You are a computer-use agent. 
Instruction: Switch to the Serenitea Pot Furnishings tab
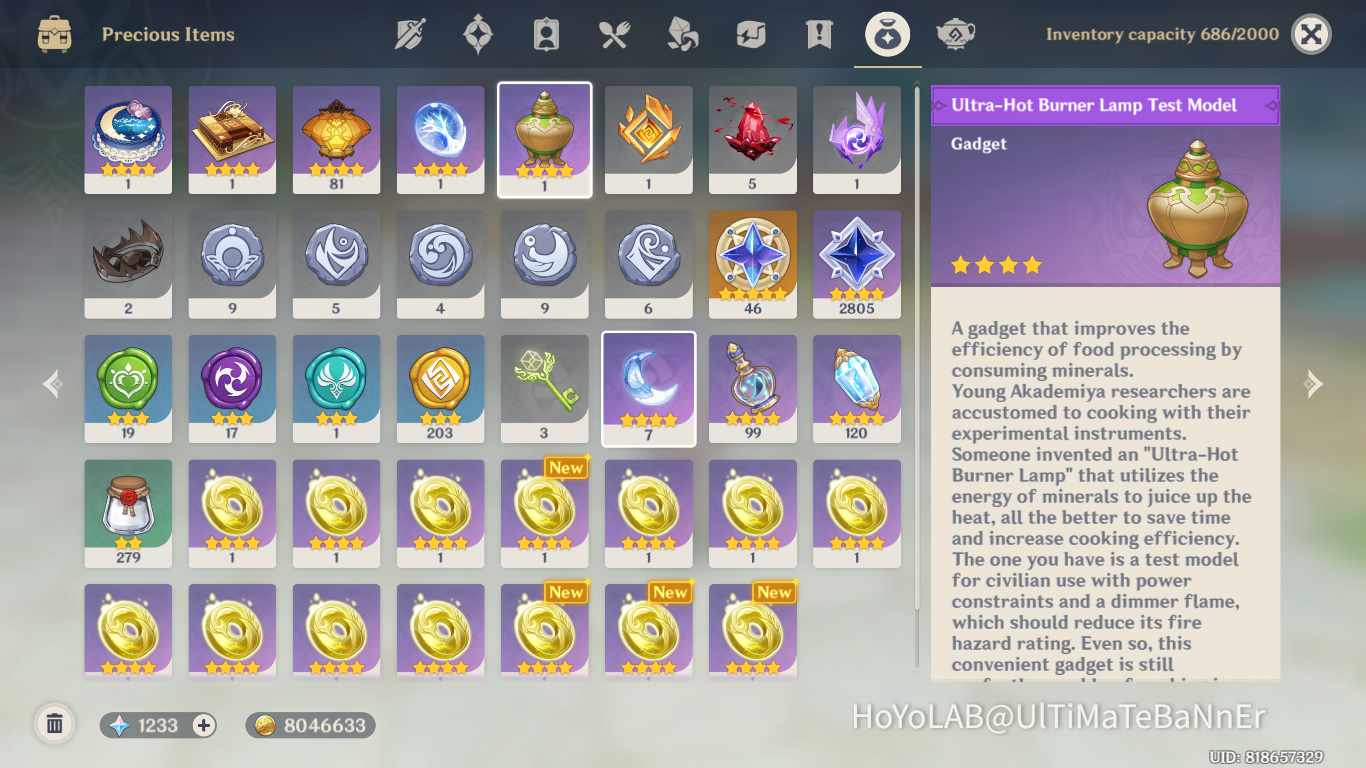tap(954, 33)
